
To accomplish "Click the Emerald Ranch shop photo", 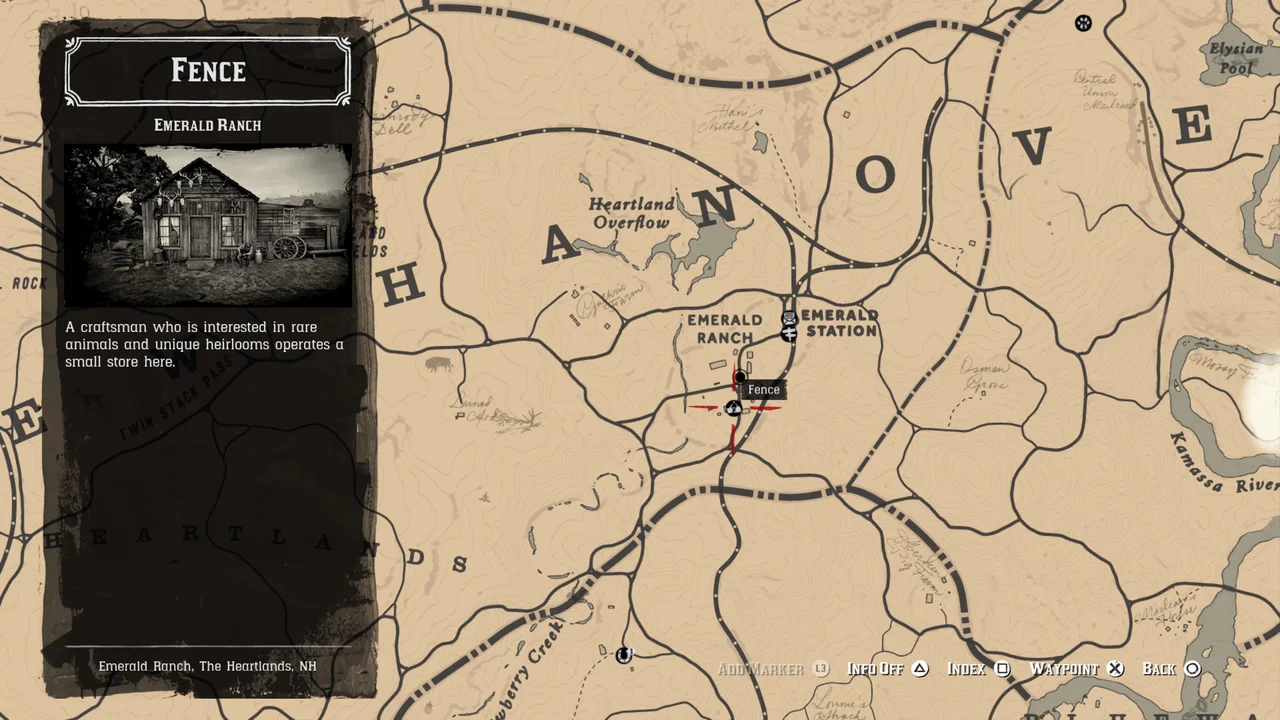I will point(207,226).
